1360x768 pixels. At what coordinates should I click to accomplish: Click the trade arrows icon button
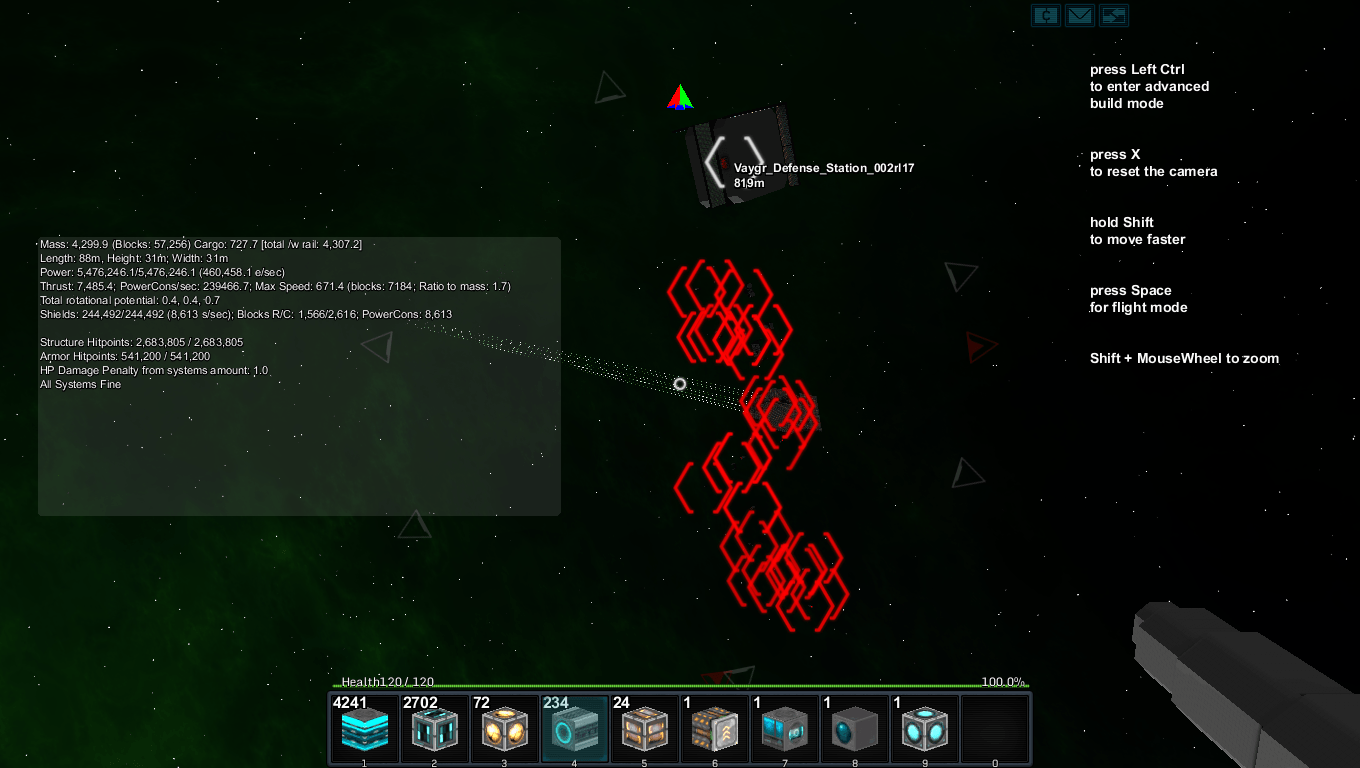point(1113,15)
